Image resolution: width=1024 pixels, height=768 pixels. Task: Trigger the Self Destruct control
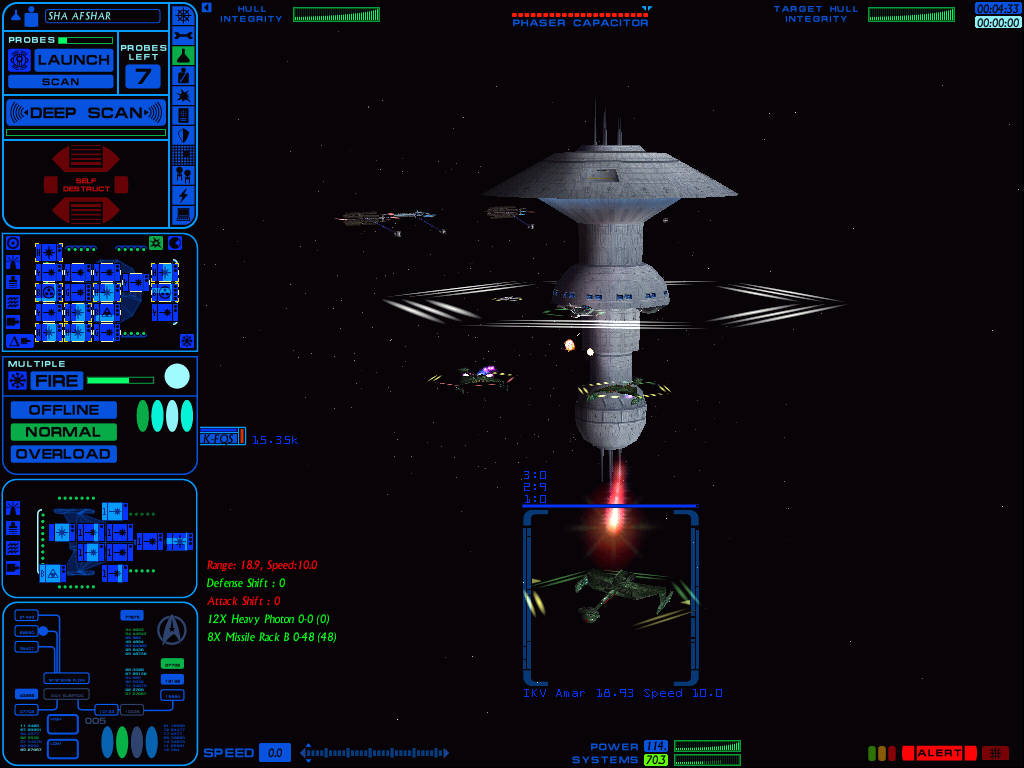click(x=86, y=184)
